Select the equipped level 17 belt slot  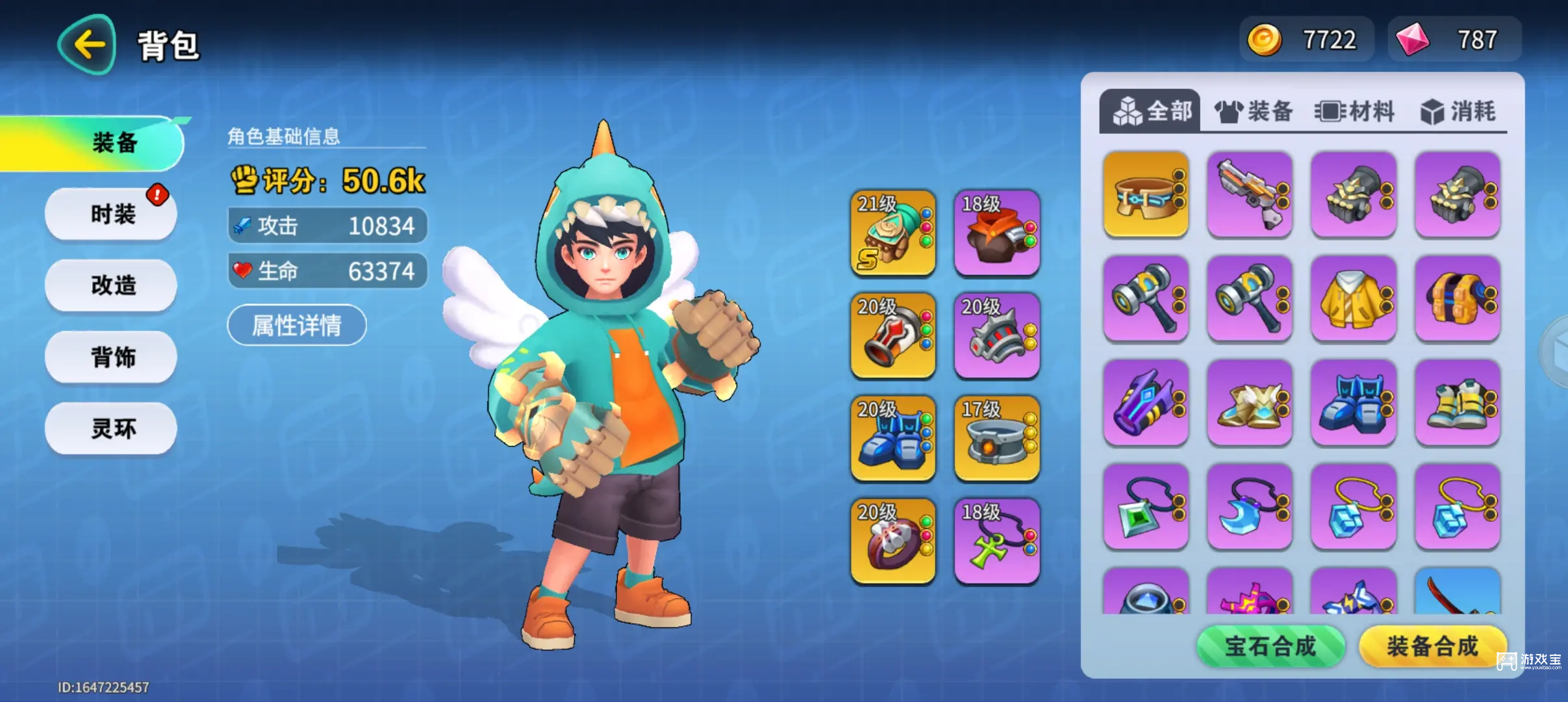coord(997,439)
